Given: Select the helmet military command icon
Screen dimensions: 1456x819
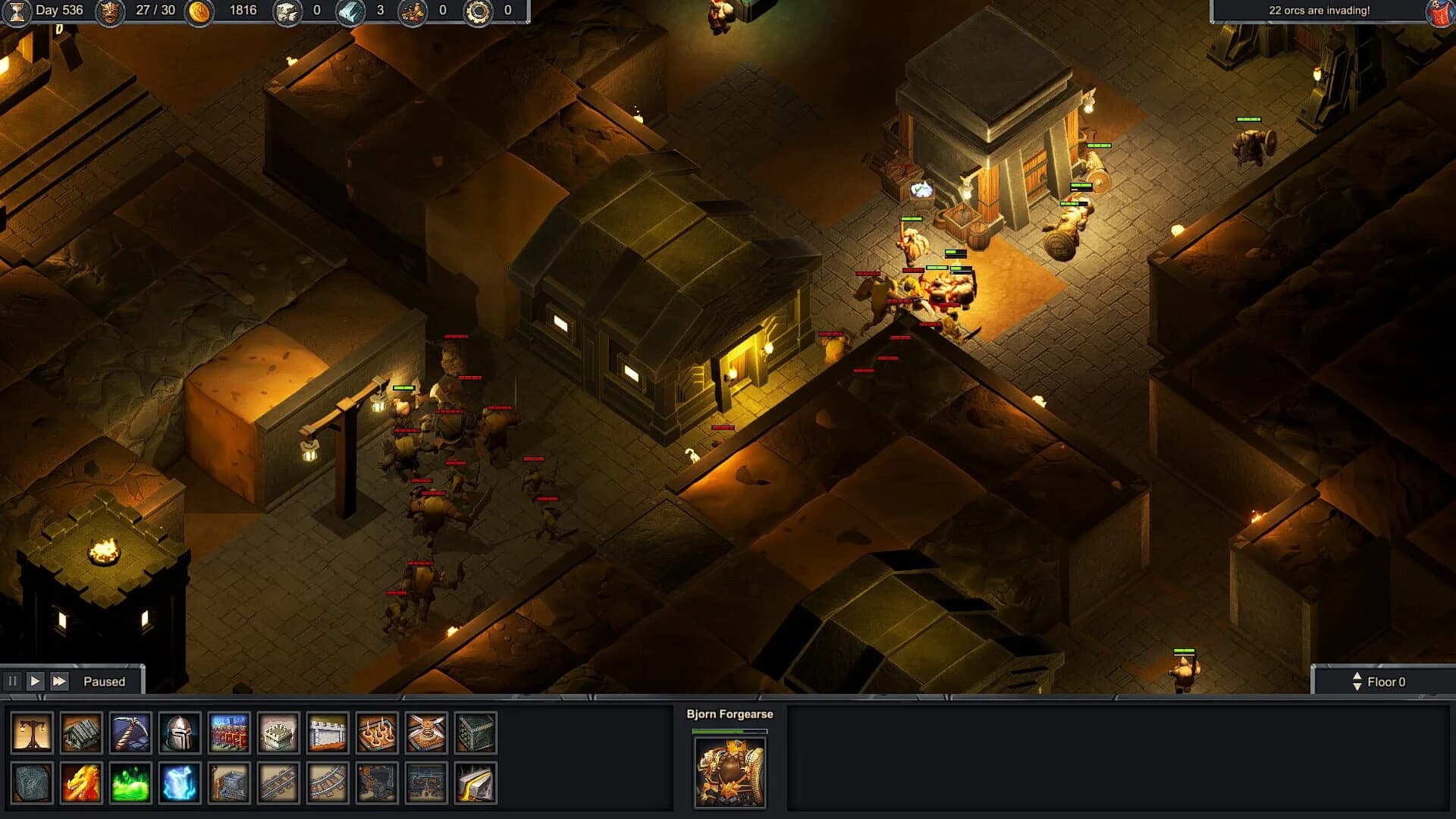Looking at the screenshot, I should (x=179, y=732).
